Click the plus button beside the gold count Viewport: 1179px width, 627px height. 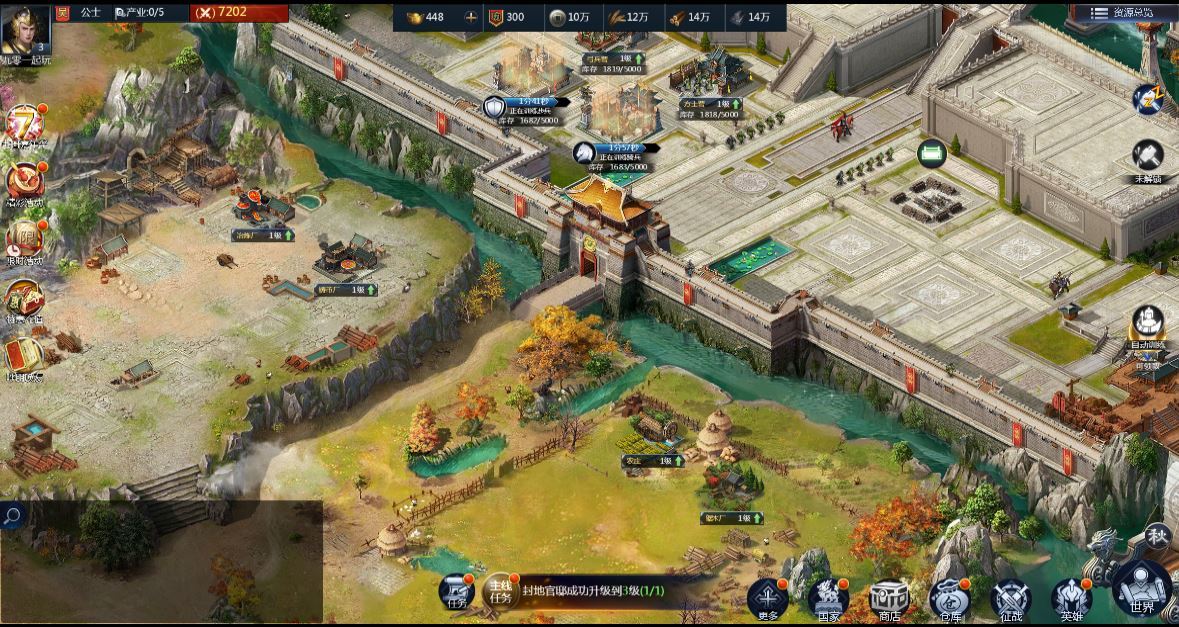pos(471,17)
